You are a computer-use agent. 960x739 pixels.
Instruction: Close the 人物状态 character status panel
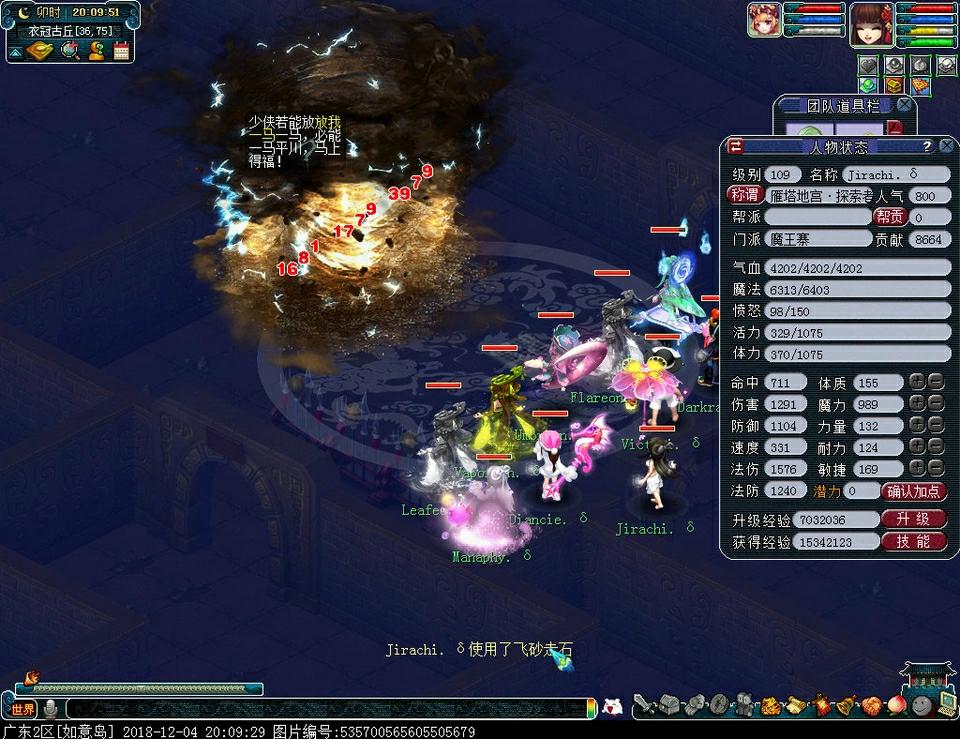[945, 147]
